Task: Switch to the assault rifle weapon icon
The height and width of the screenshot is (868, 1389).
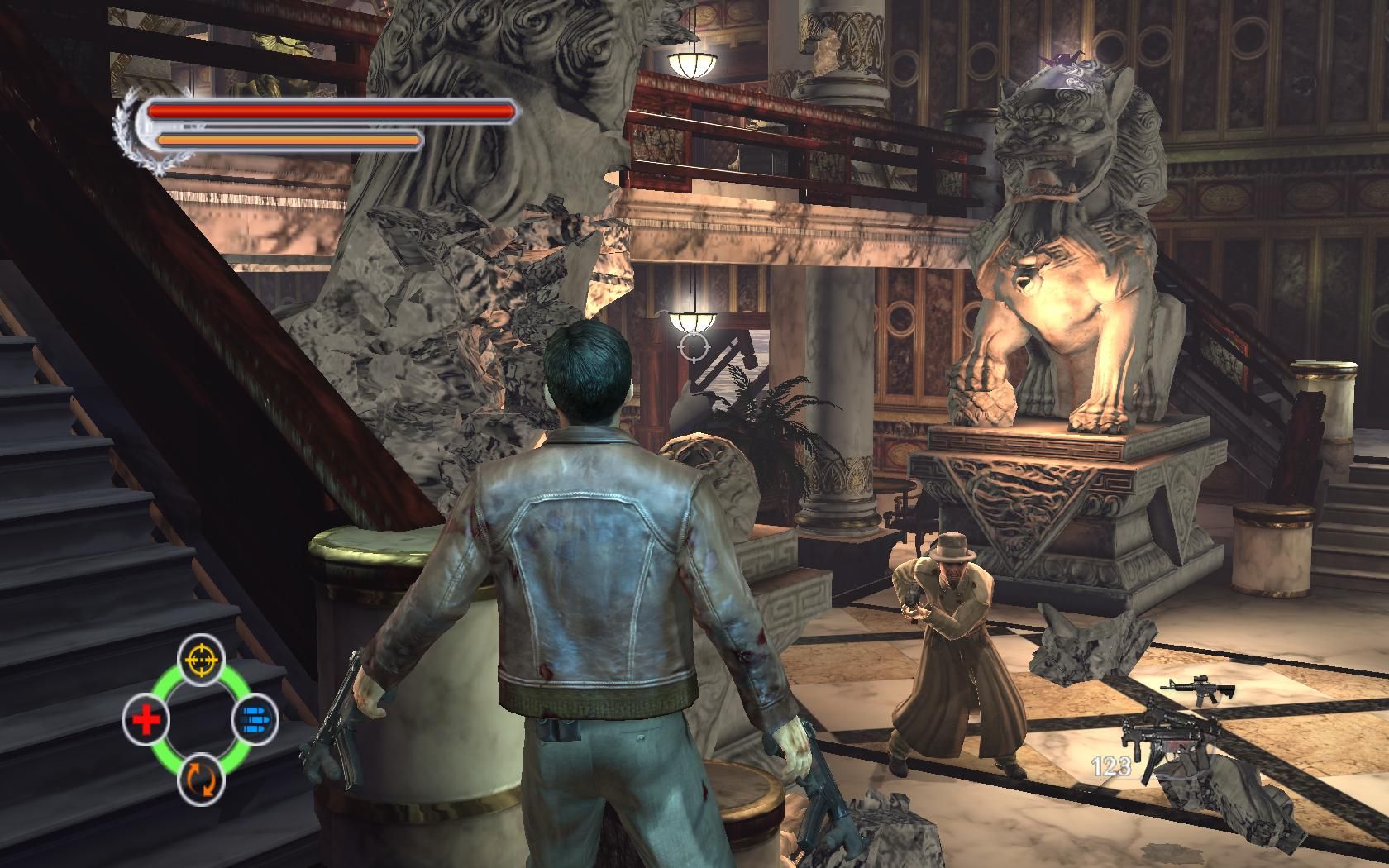Action: pyautogui.click(x=1197, y=688)
